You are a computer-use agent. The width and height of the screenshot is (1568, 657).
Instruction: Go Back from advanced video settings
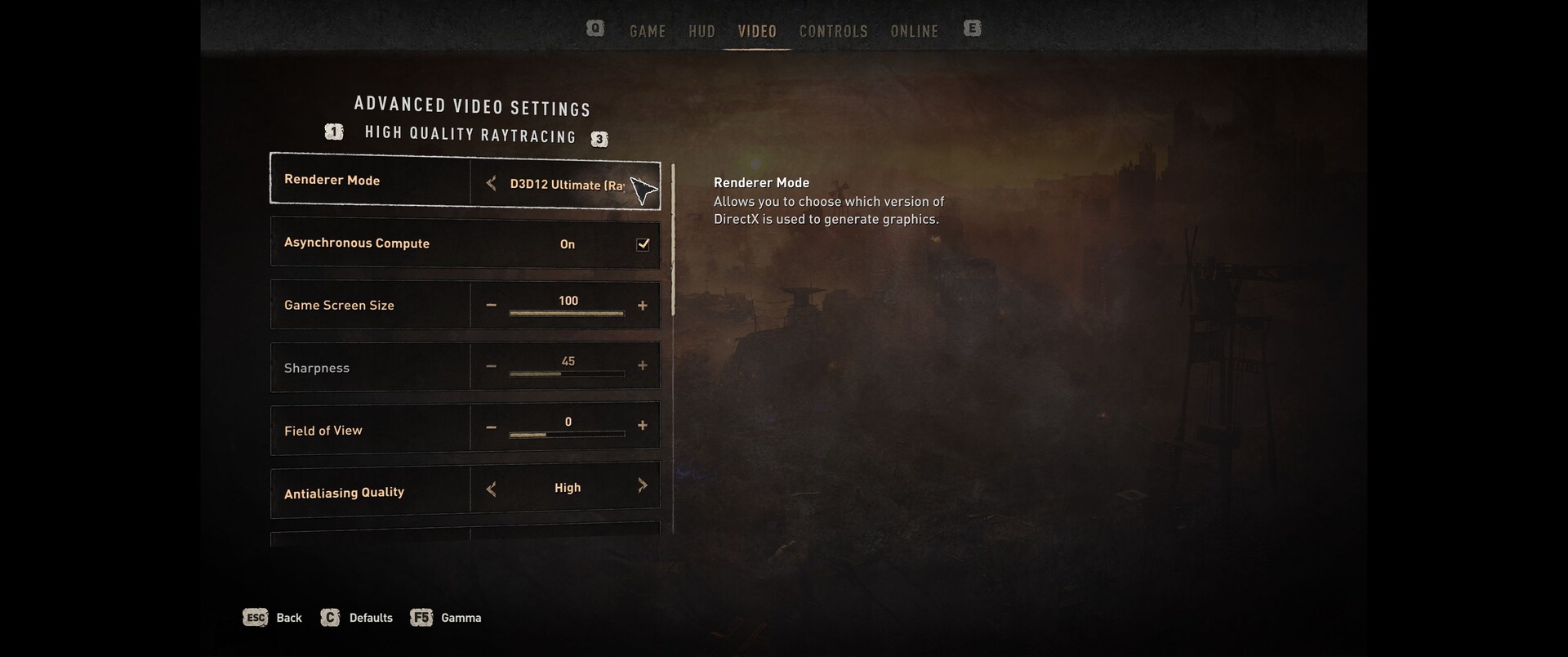click(x=274, y=618)
